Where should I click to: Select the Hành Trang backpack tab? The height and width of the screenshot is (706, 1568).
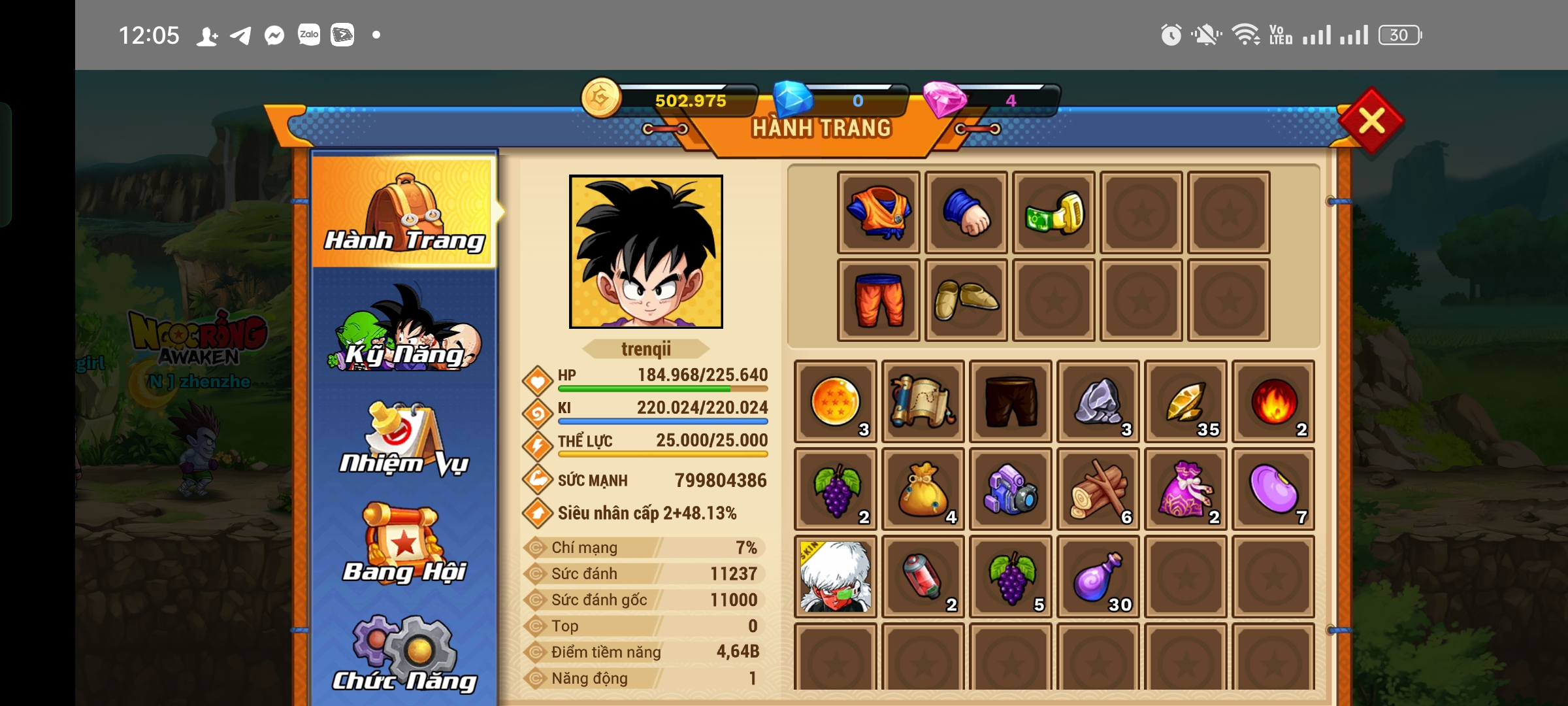(x=404, y=212)
